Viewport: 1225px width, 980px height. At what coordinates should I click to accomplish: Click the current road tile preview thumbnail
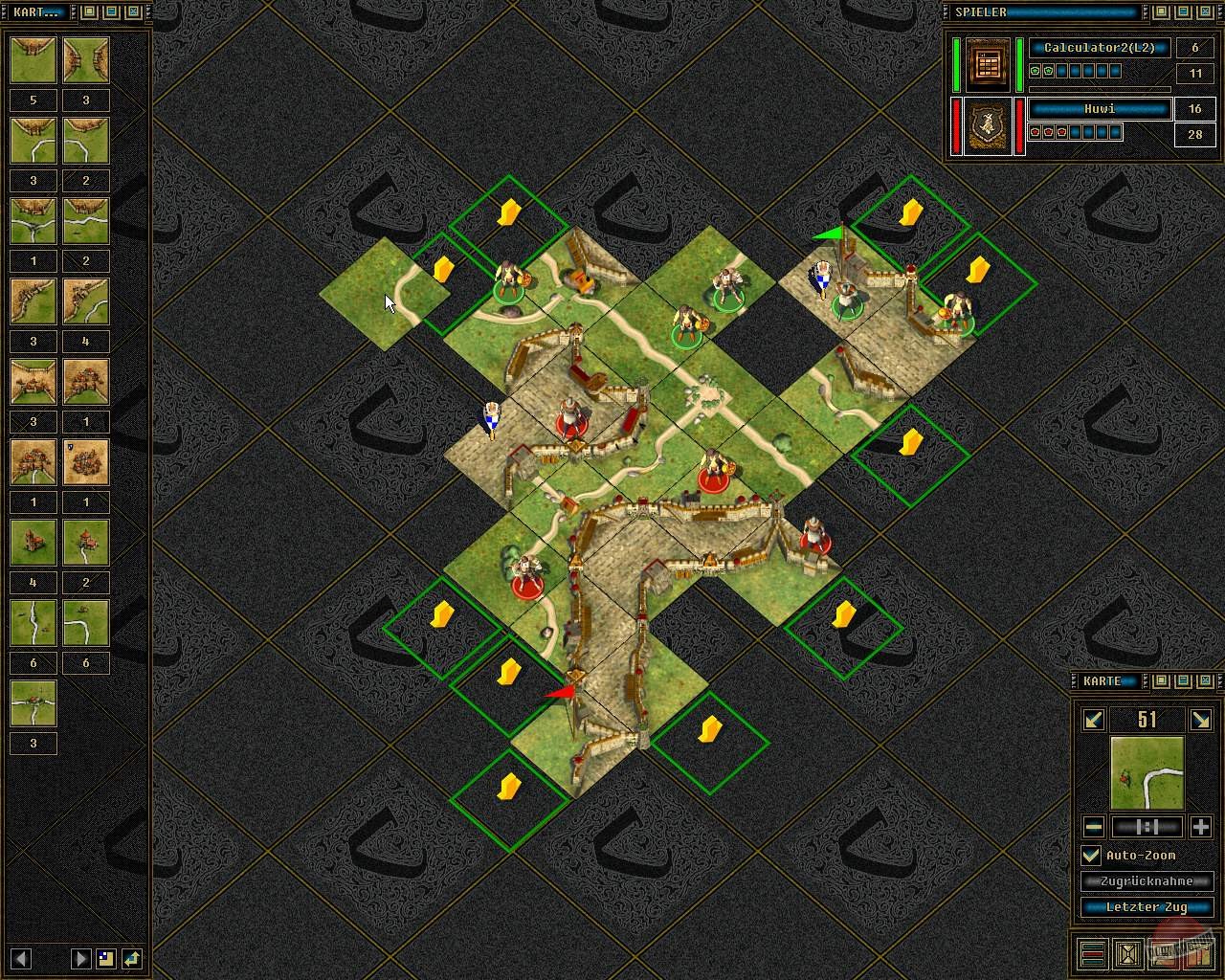1147,771
